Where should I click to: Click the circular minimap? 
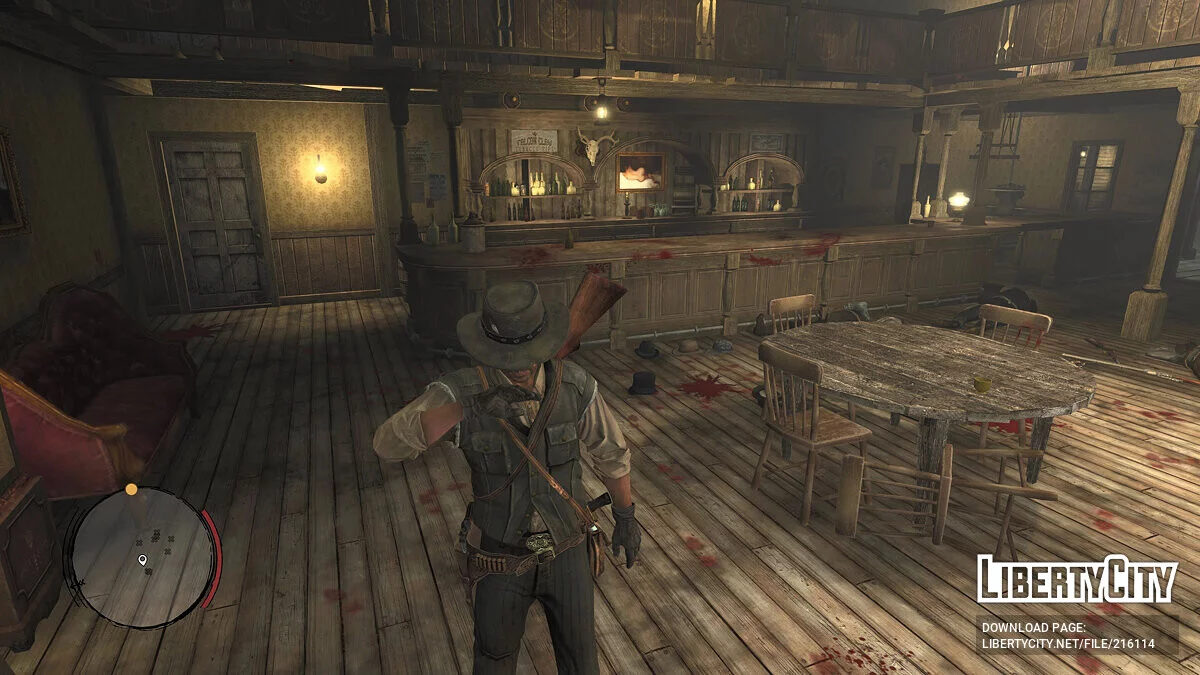(x=140, y=556)
